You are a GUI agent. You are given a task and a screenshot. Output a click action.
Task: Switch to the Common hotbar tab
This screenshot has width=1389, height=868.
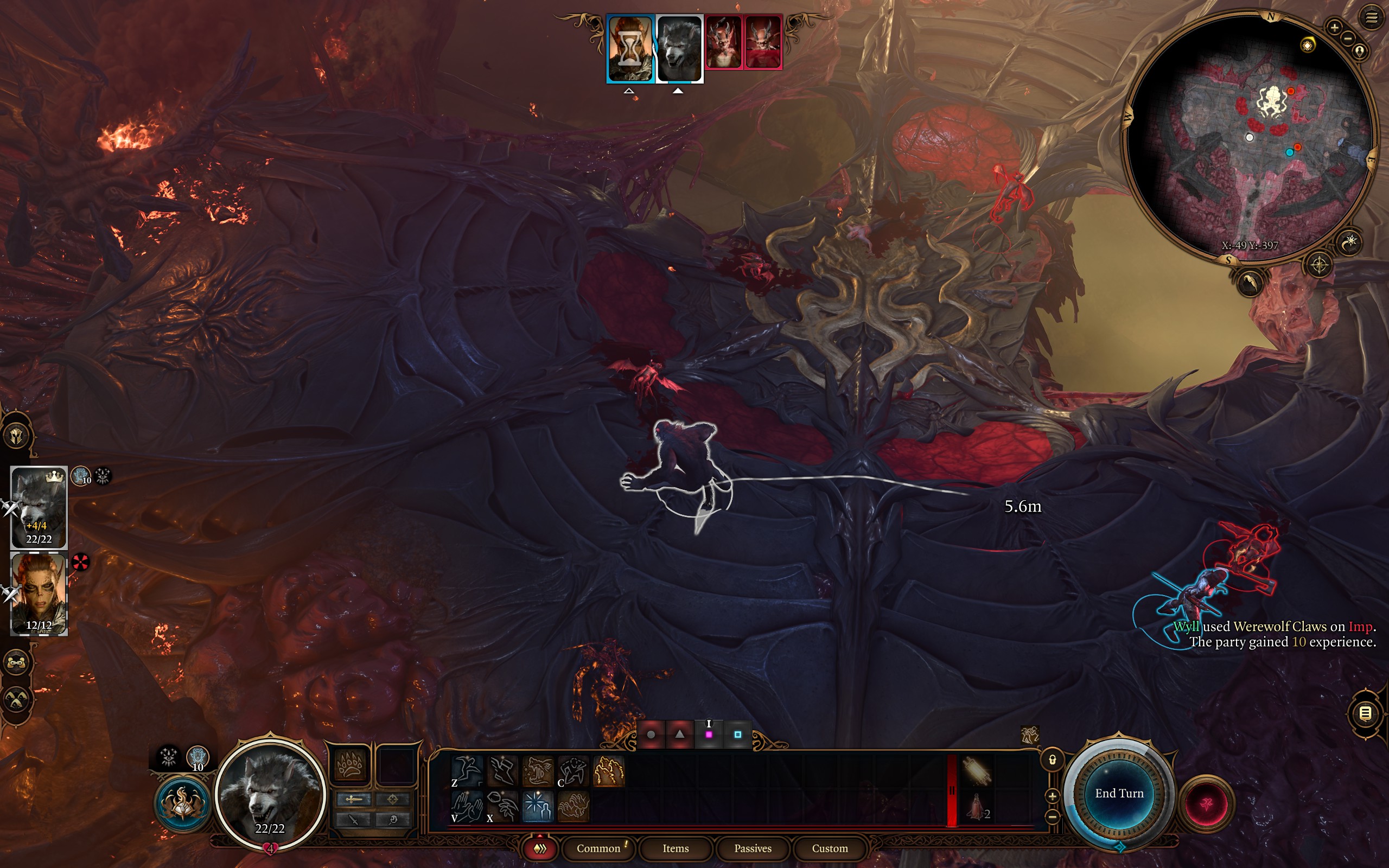pyautogui.click(x=598, y=848)
